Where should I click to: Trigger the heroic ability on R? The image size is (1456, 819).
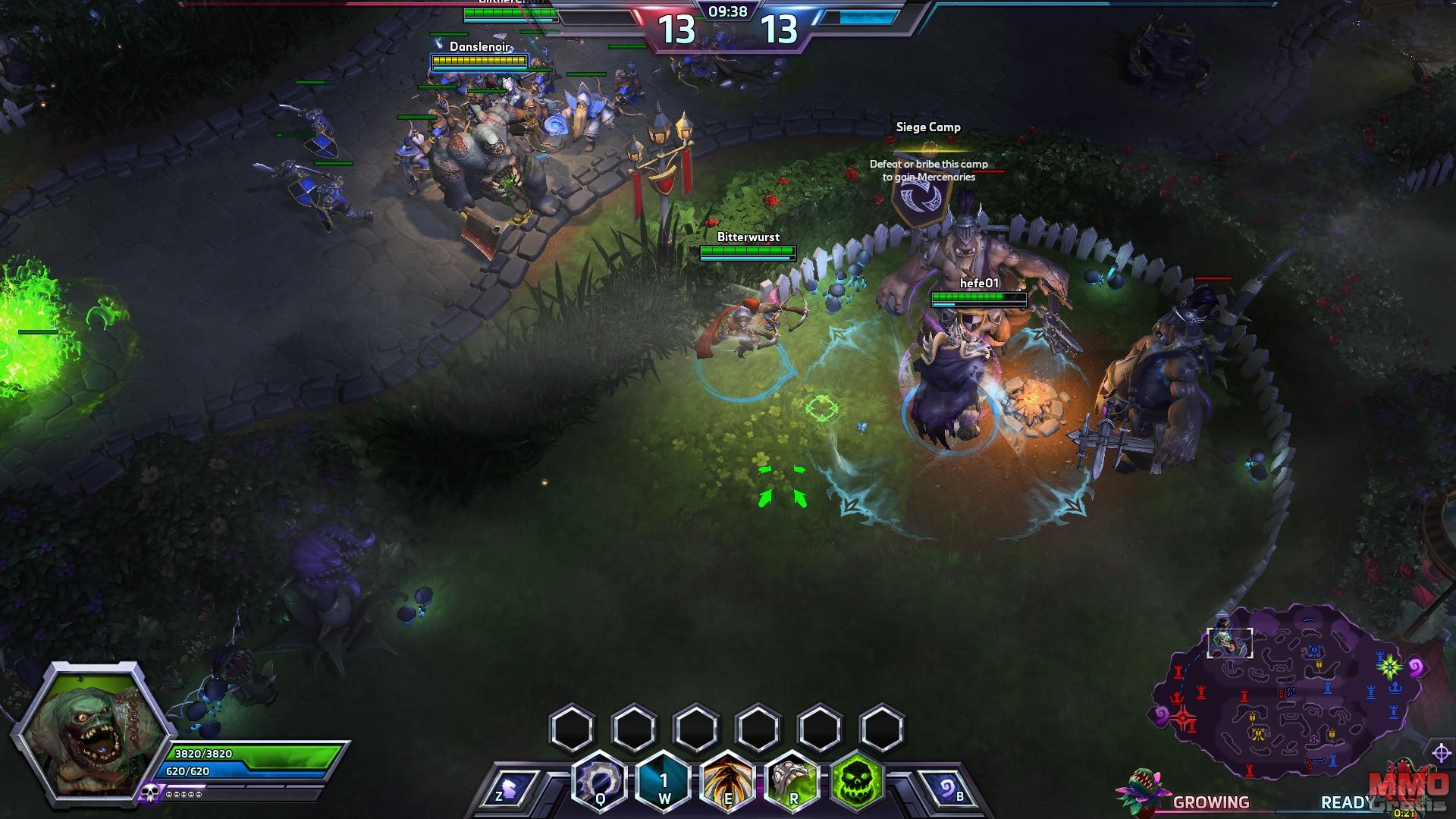click(x=793, y=782)
